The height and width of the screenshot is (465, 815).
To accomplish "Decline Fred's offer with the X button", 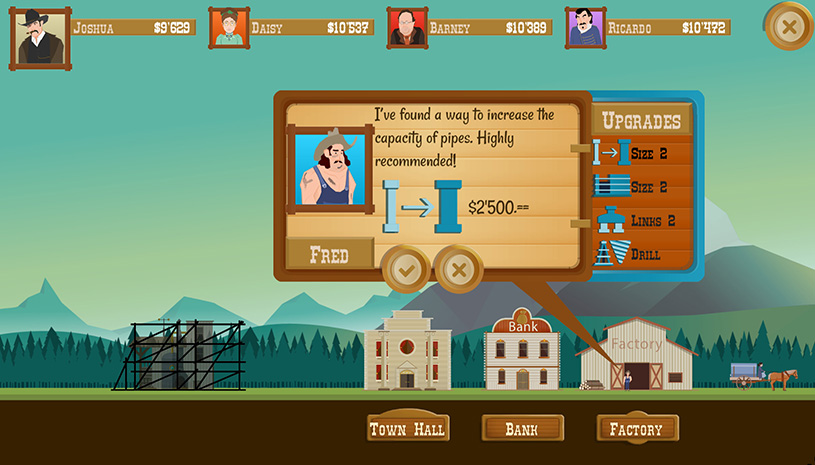I will [458, 269].
